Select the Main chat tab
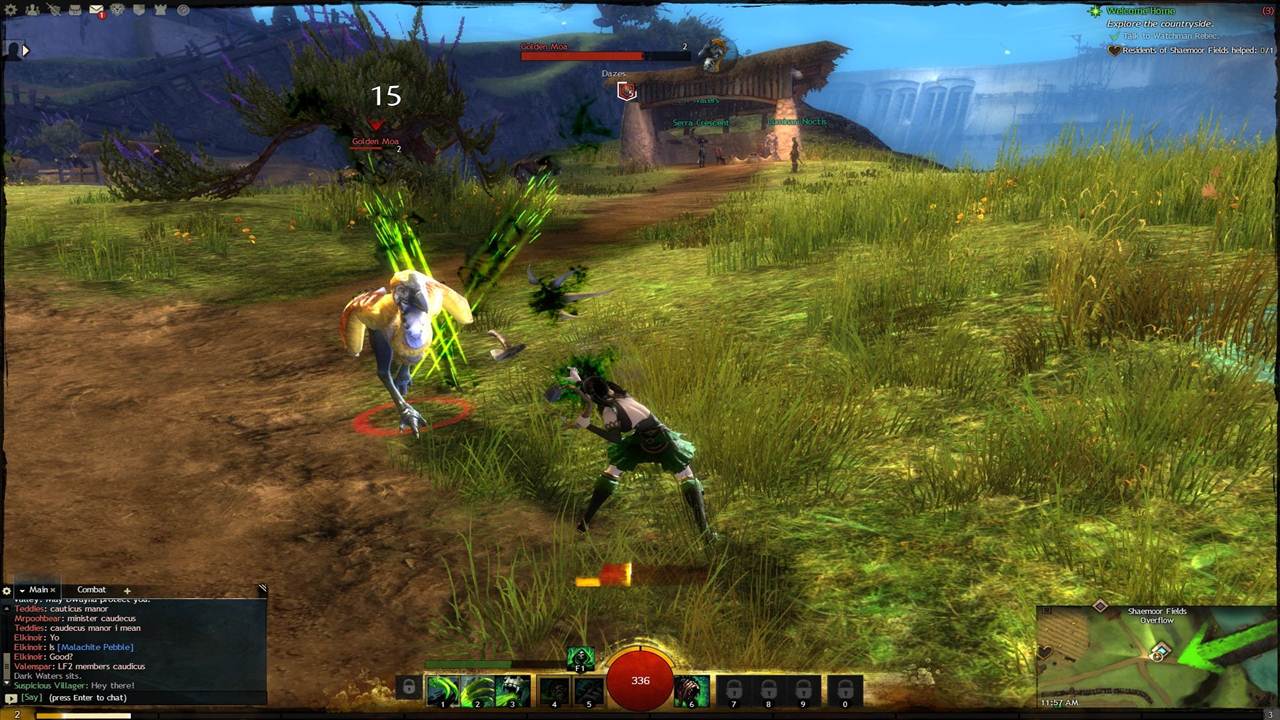Image resolution: width=1280 pixels, height=720 pixels. point(38,590)
